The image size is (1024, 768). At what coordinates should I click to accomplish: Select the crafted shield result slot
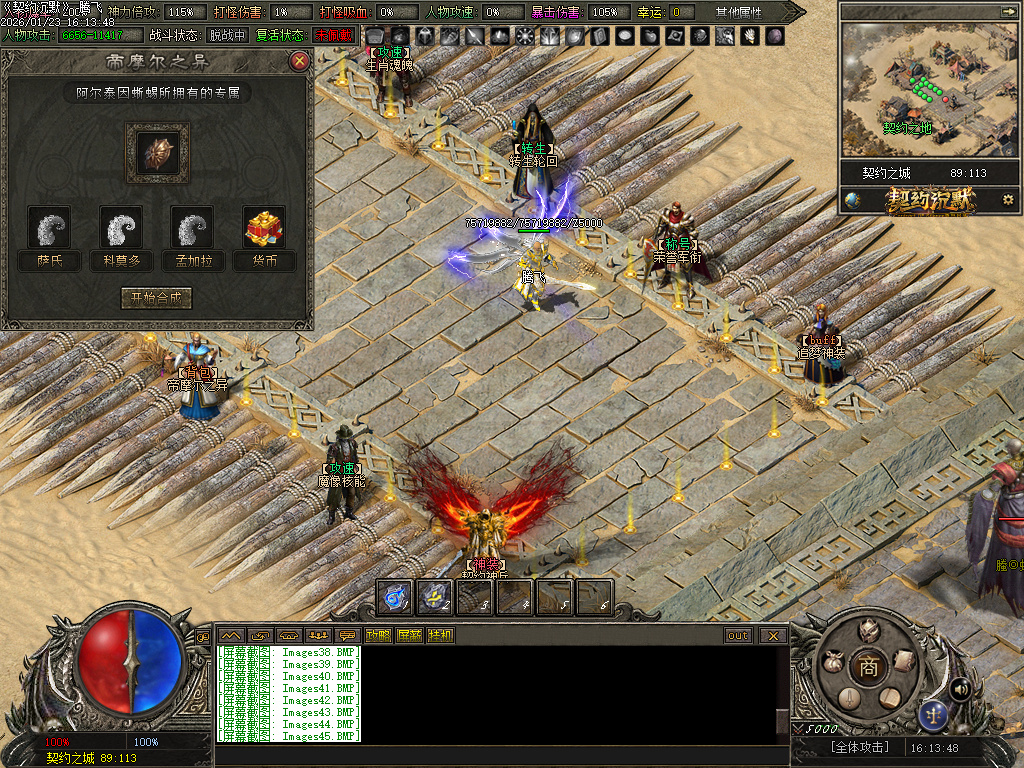pyautogui.click(x=157, y=152)
